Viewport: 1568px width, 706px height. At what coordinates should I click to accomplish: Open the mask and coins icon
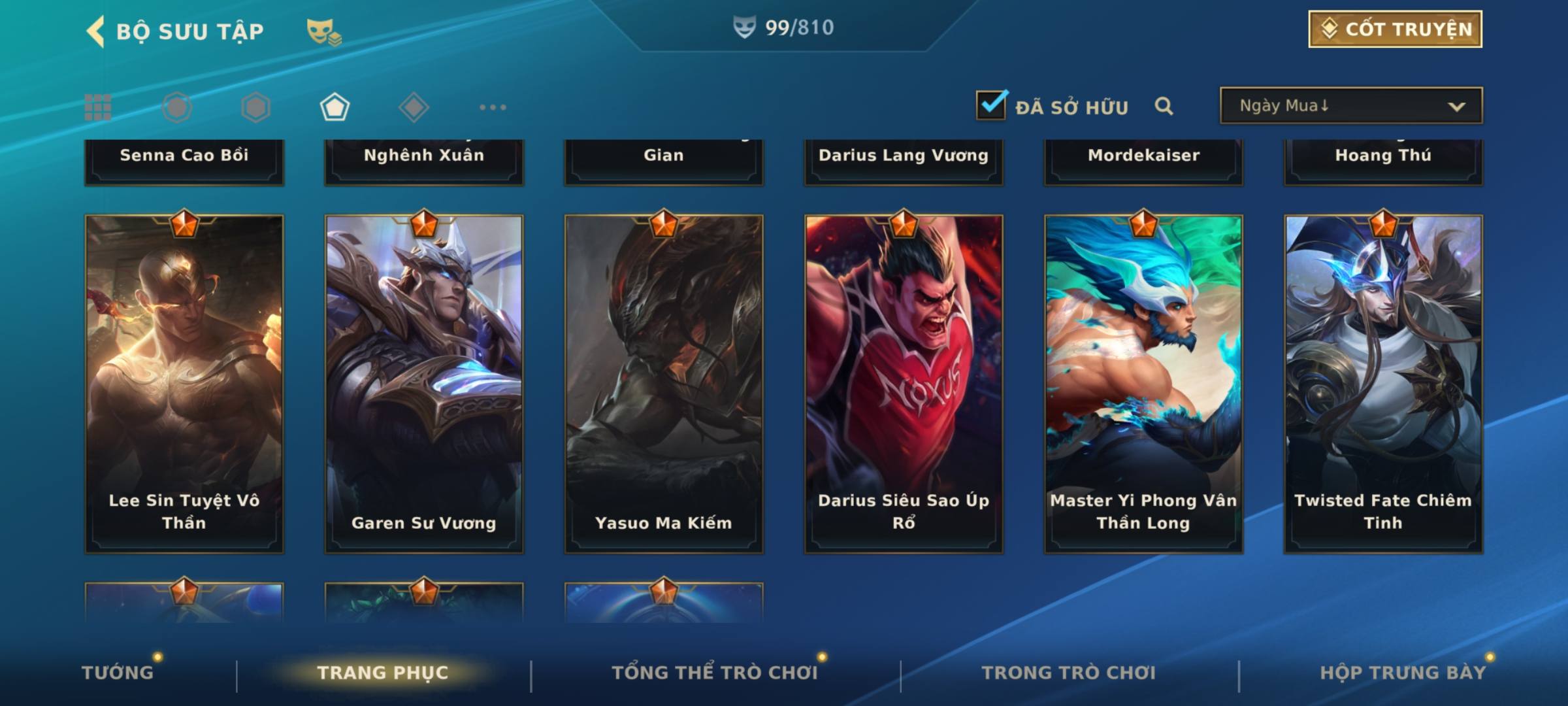pos(324,32)
